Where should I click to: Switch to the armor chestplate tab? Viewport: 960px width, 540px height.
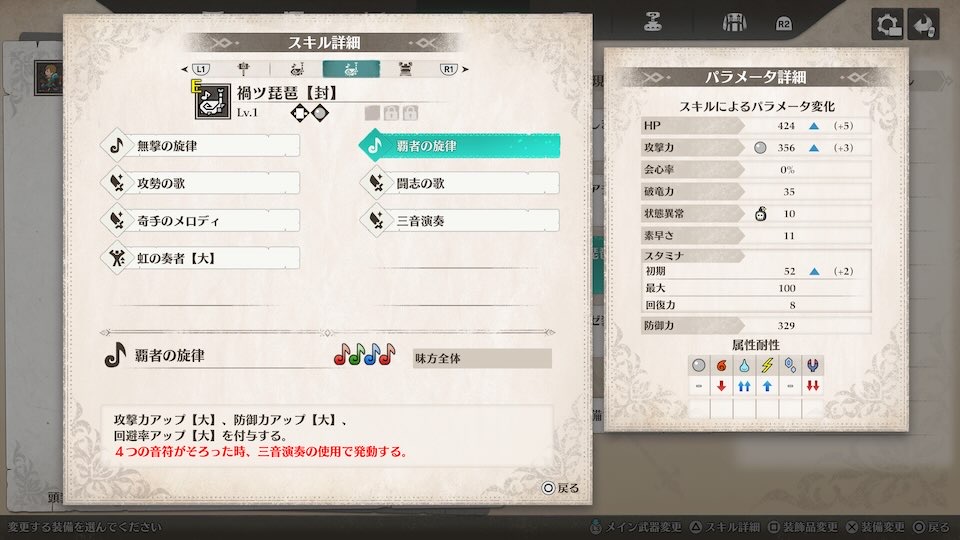tap(407, 69)
